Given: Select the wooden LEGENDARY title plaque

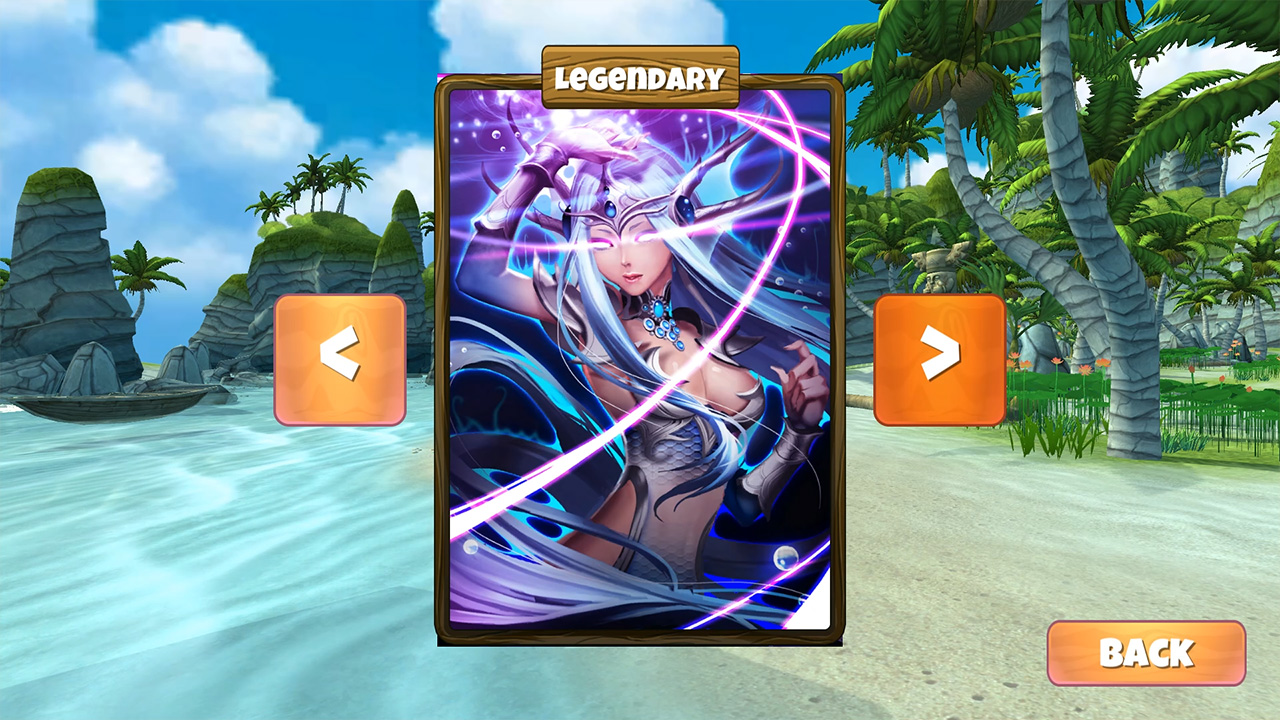Looking at the screenshot, I should pos(640,75).
